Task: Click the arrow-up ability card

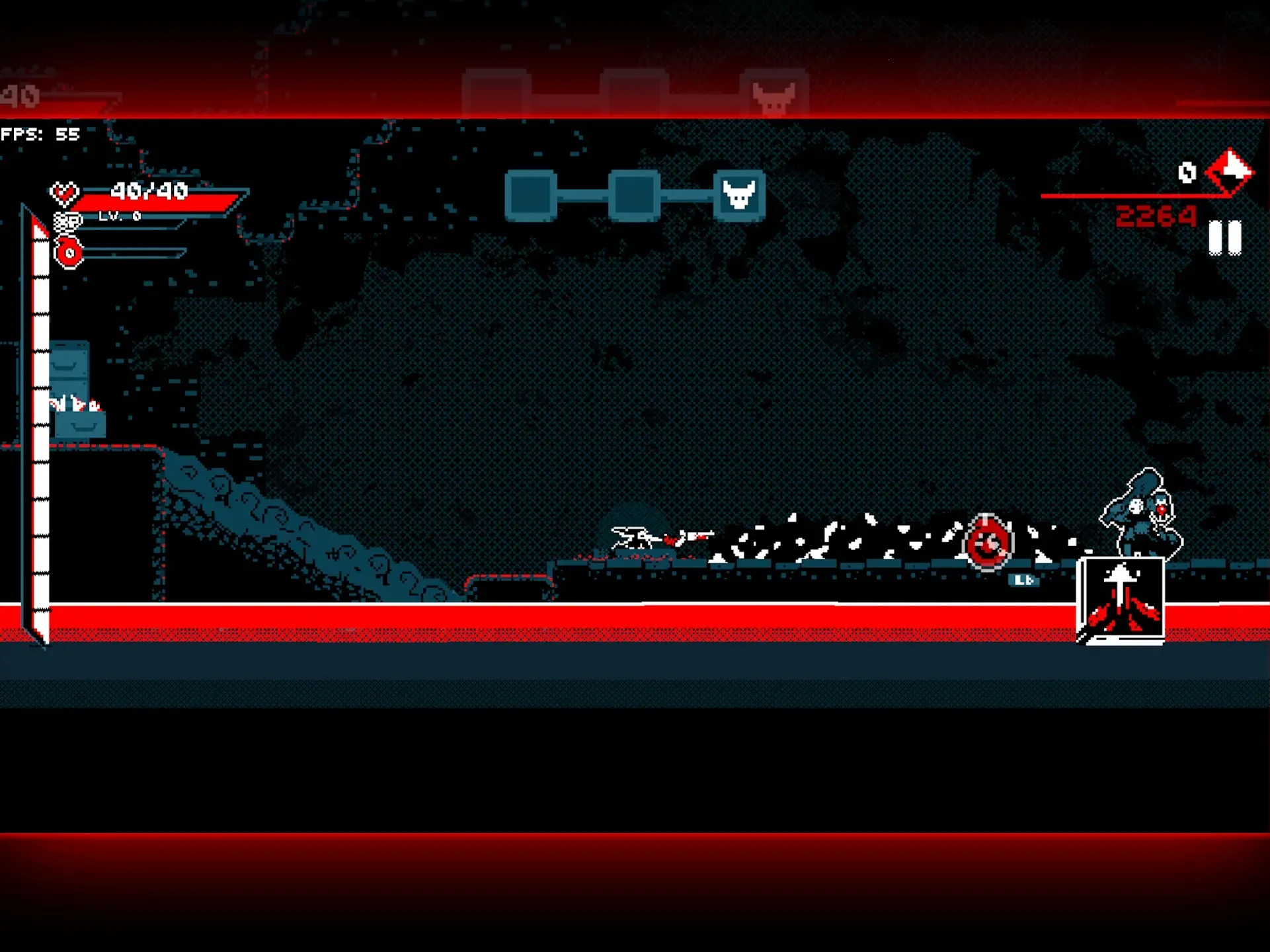Action: pos(1123,597)
